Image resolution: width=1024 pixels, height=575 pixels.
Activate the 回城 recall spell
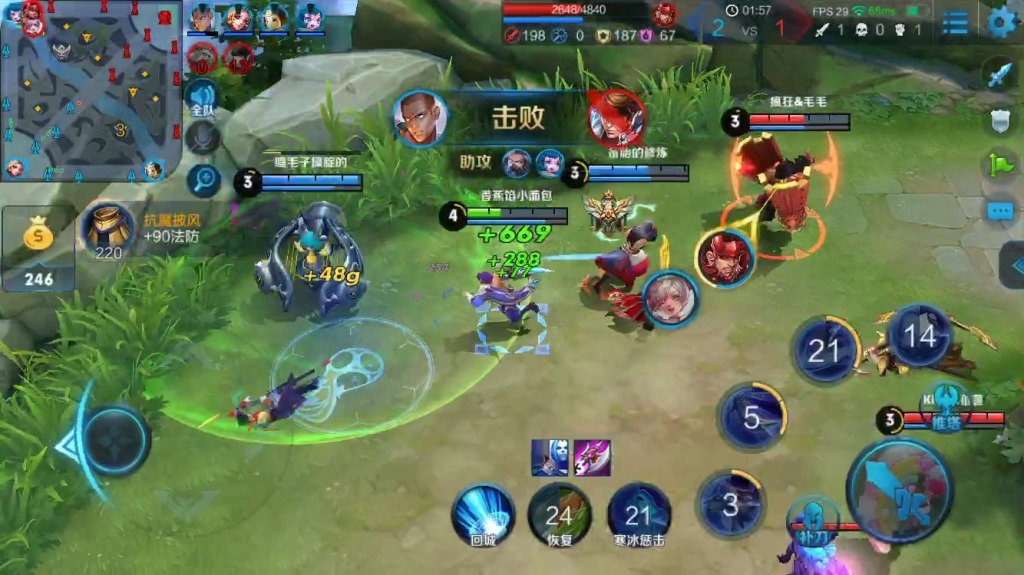click(483, 517)
